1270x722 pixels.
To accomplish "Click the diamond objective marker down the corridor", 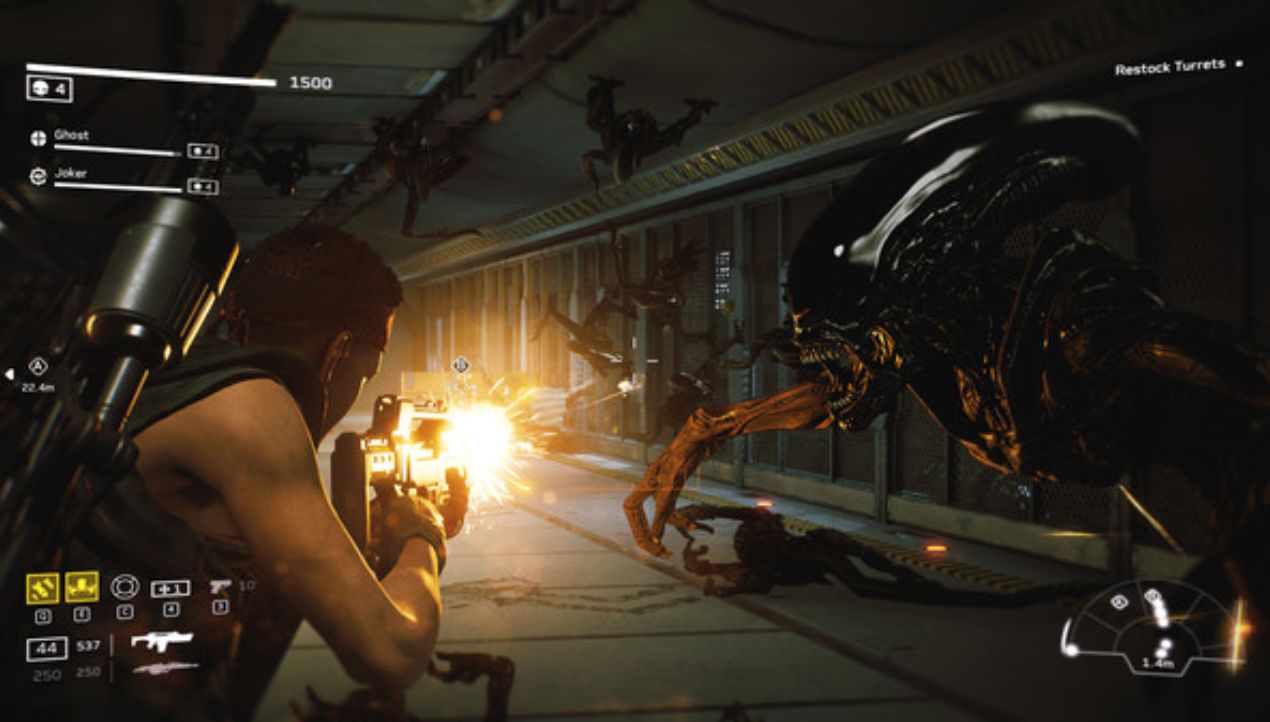I will pos(460,365).
